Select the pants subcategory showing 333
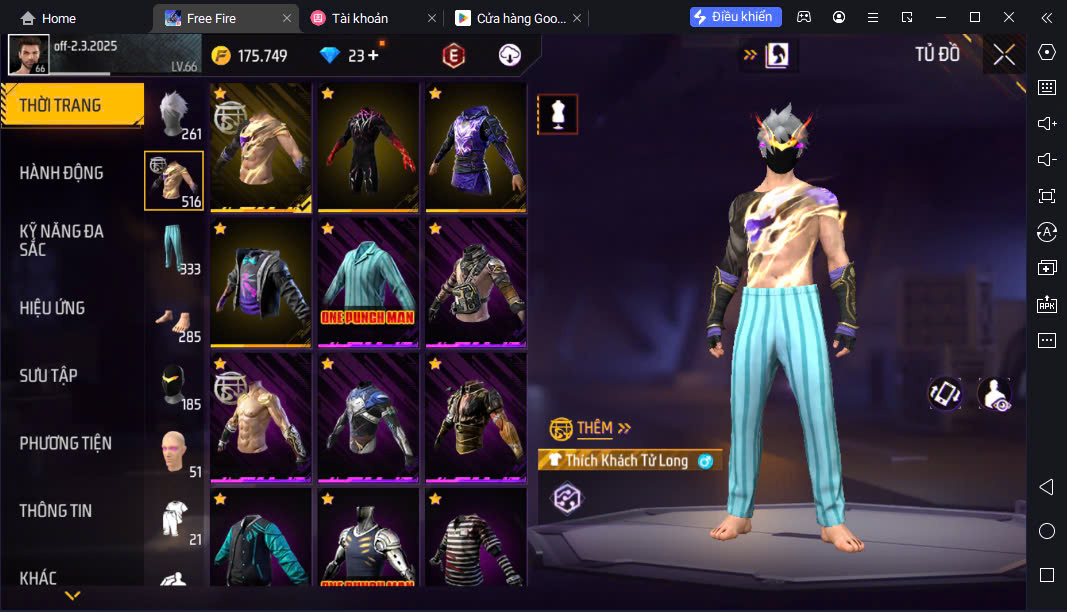Screen dimensions: 1067x612 pyautogui.click(x=175, y=249)
